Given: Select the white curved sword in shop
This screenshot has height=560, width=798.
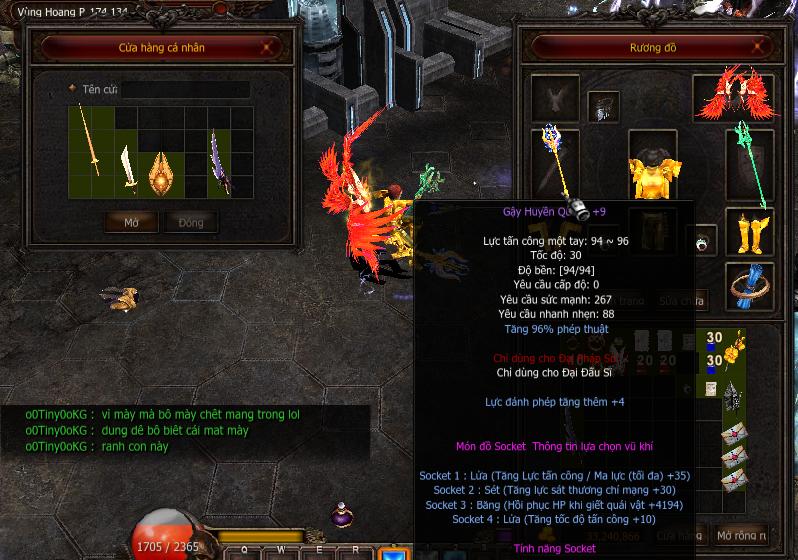Looking at the screenshot, I should pyautogui.click(x=127, y=167).
